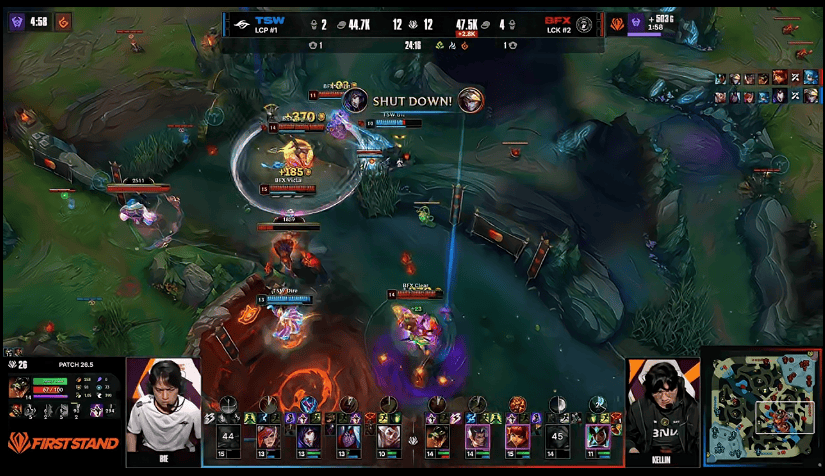Click the purple ability icon in stats panel
This screenshot has width=825, height=476.
(x=97, y=410)
